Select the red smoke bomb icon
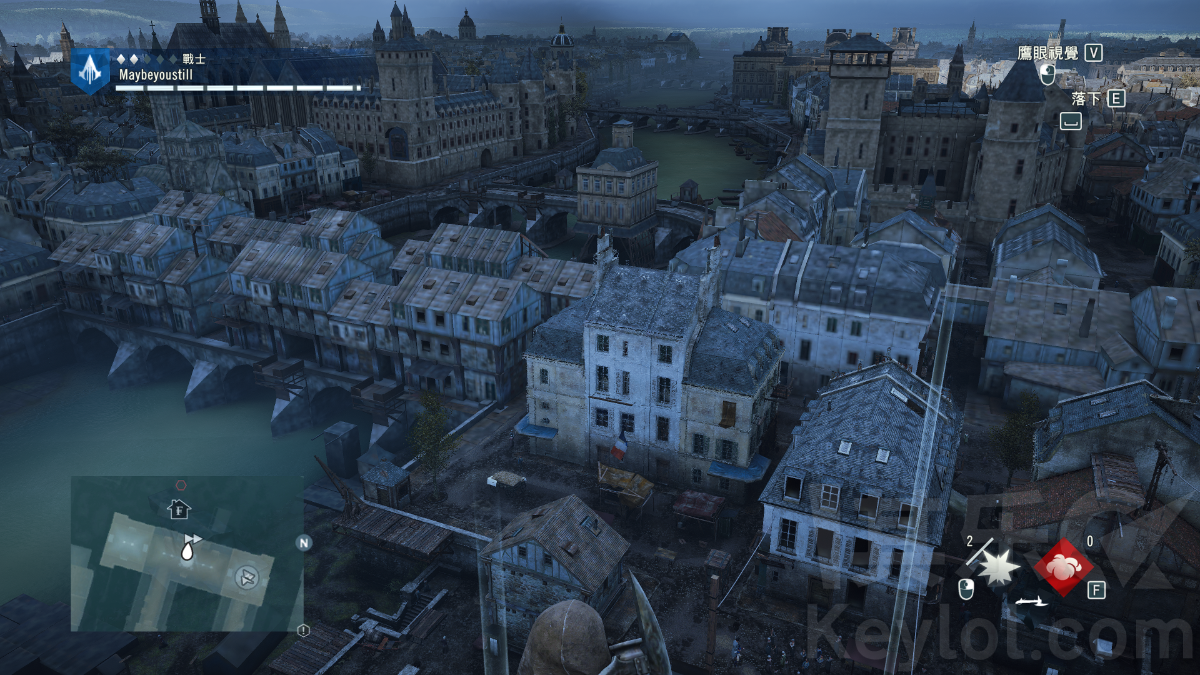Image resolution: width=1200 pixels, height=675 pixels. pos(1063,567)
